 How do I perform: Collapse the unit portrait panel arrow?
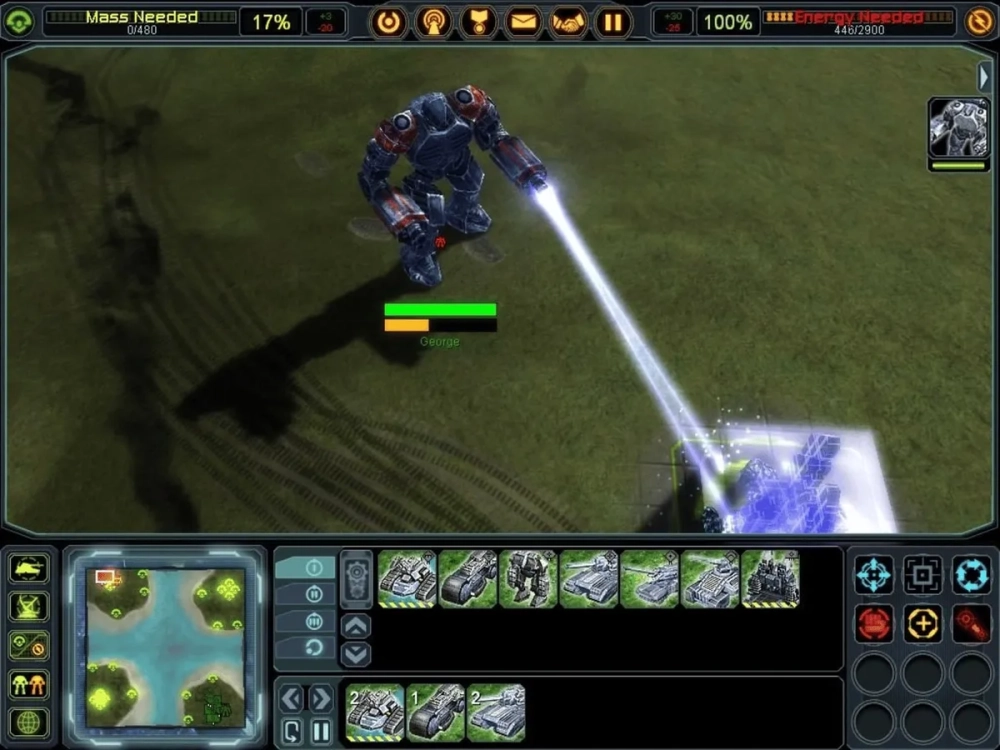click(x=985, y=77)
